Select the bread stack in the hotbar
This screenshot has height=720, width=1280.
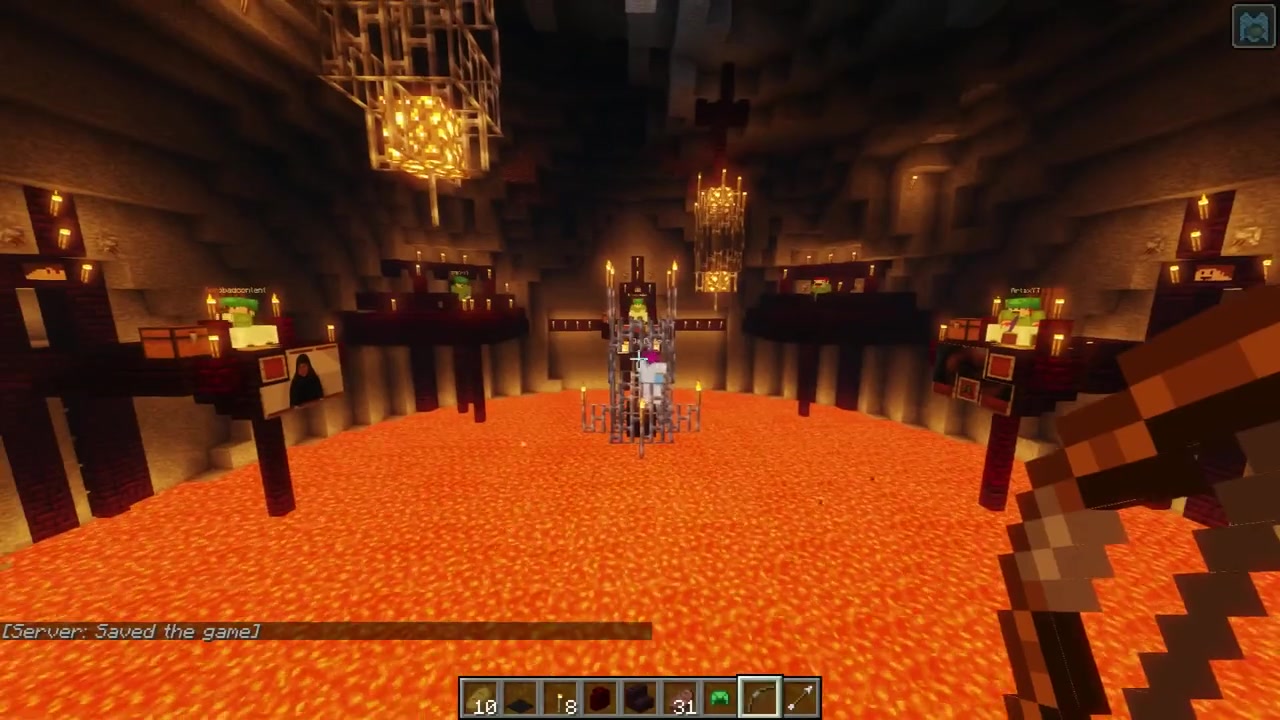pos(481,698)
